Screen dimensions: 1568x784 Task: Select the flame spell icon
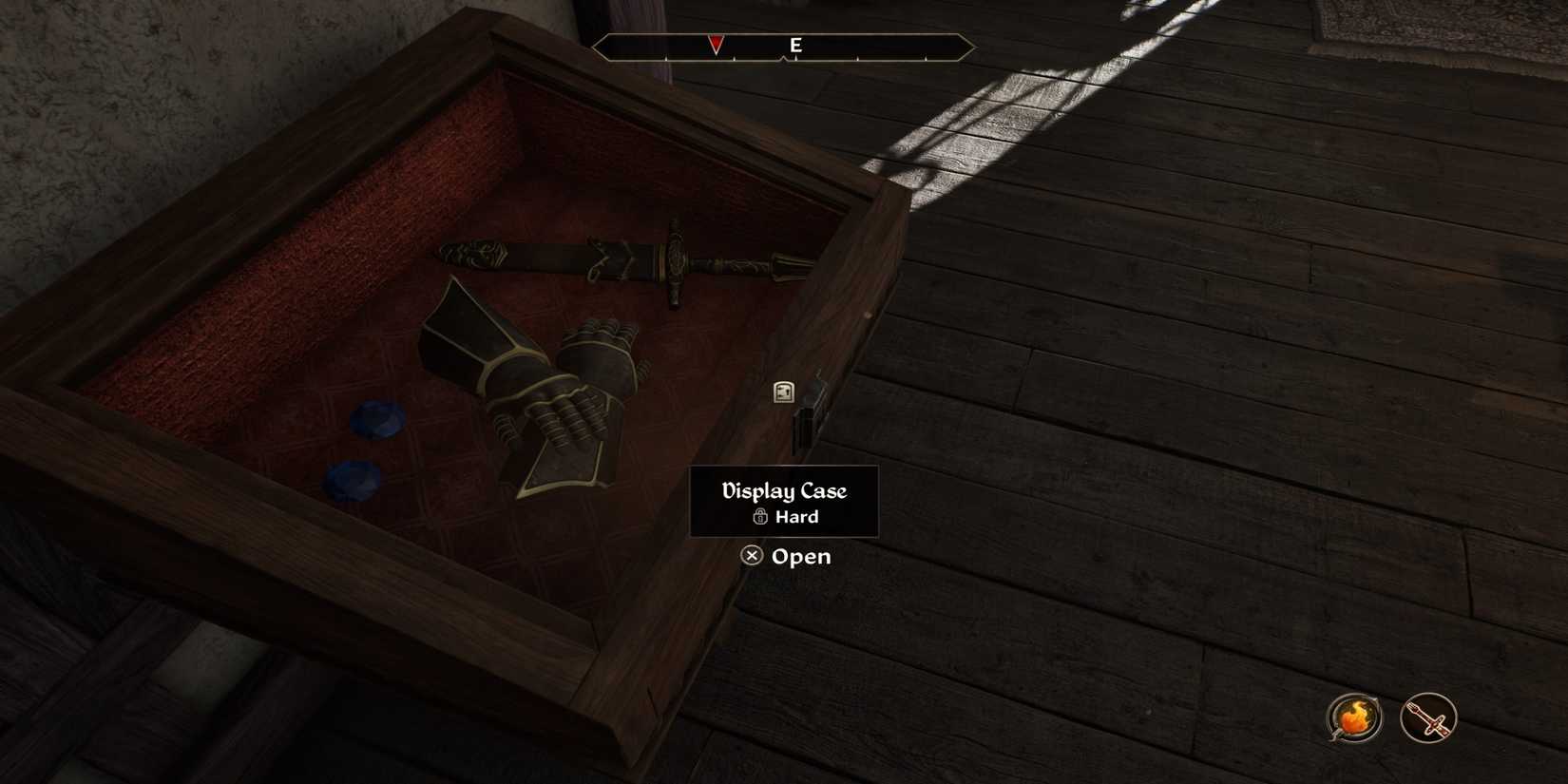tap(1354, 718)
